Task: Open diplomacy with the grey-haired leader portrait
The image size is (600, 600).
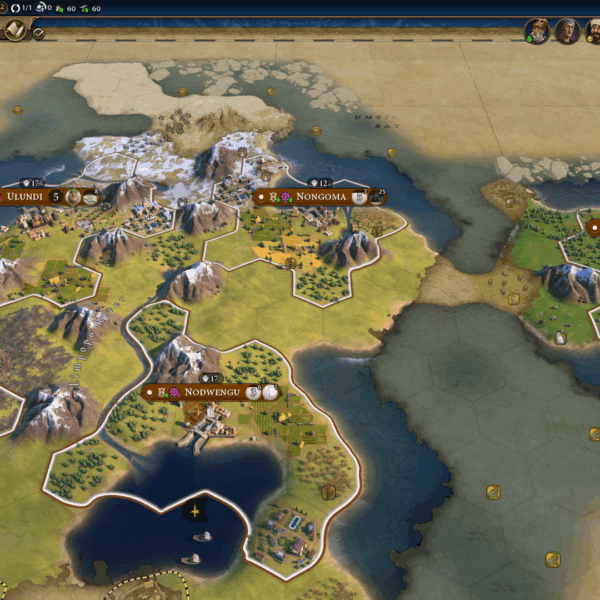Action: pos(567,31)
